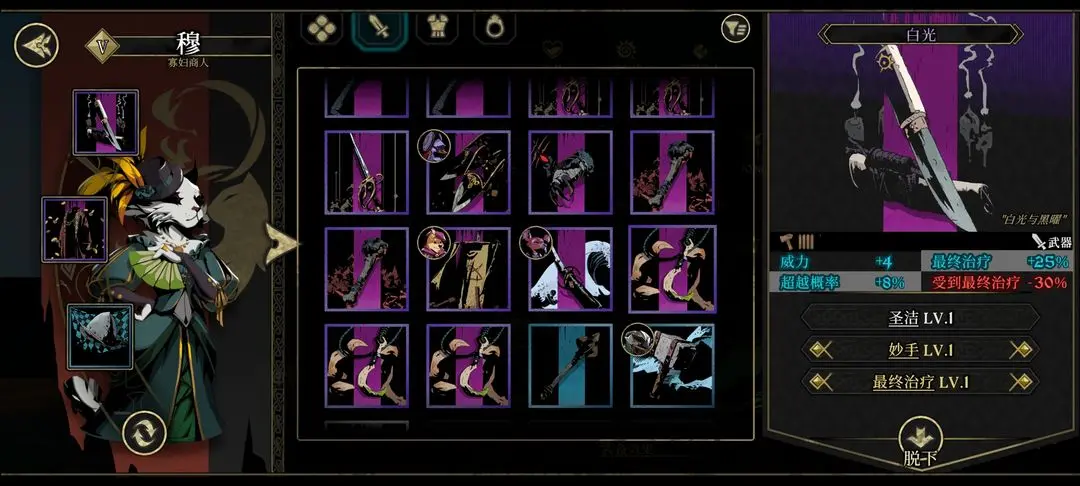Open the inventory filter button
This screenshot has width=1080, height=486.
pos(735,29)
